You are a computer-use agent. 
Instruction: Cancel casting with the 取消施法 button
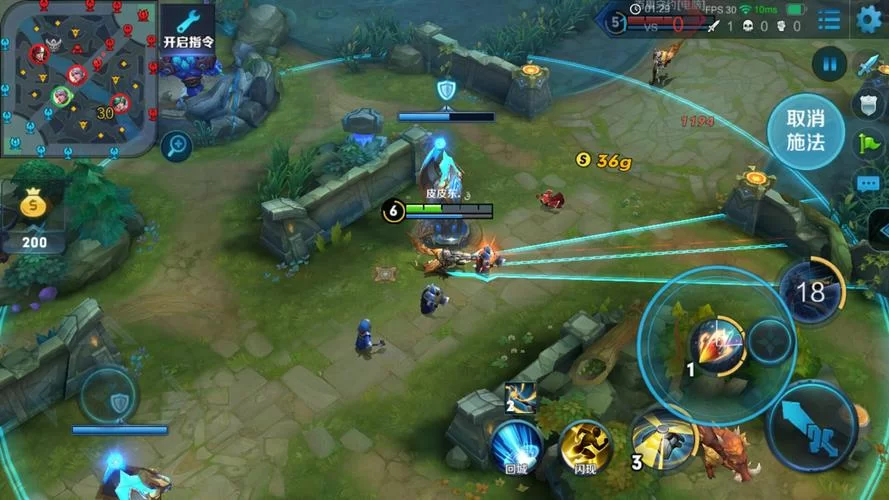click(x=805, y=131)
